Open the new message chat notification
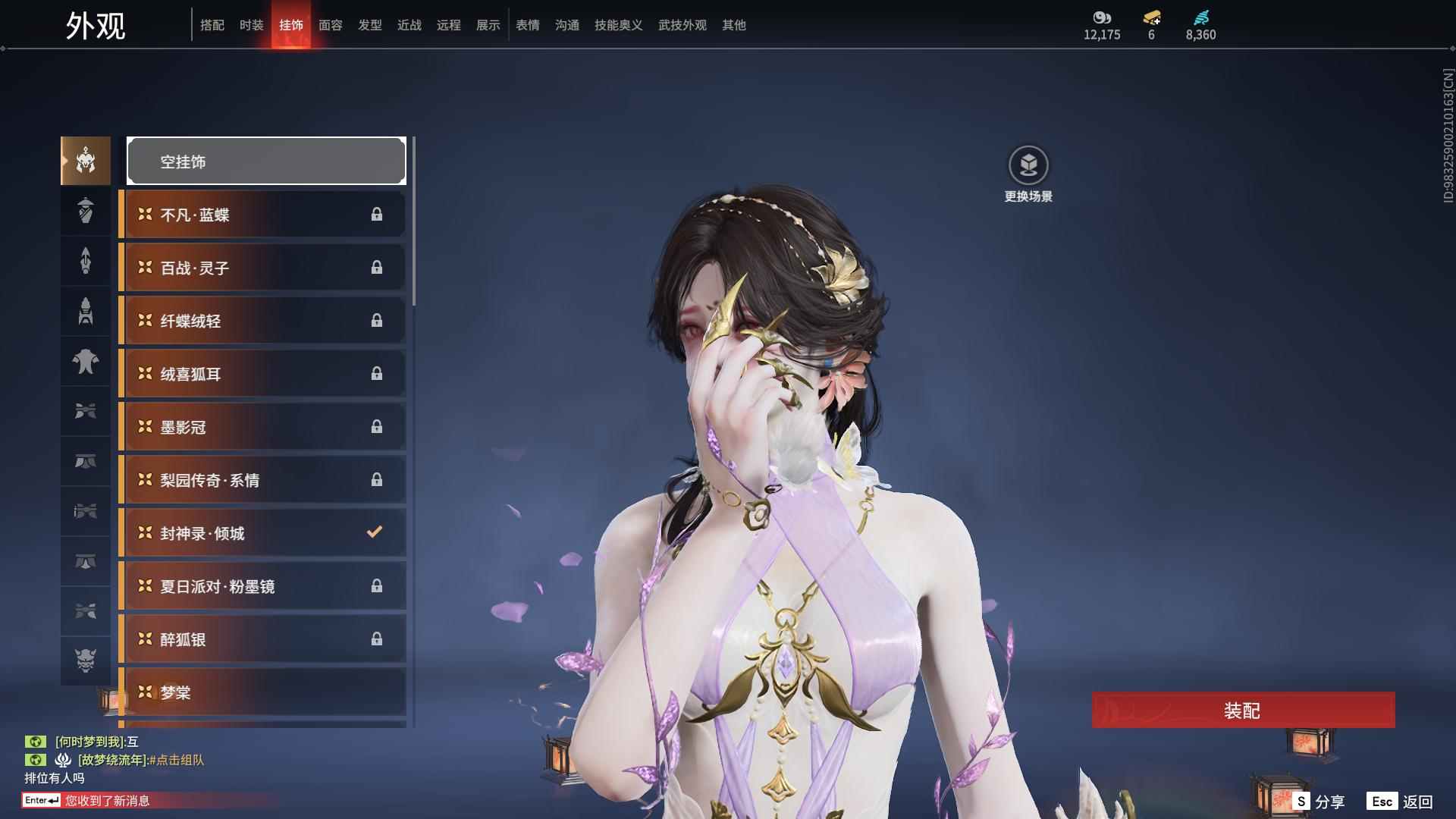 (x=106, y=800)
